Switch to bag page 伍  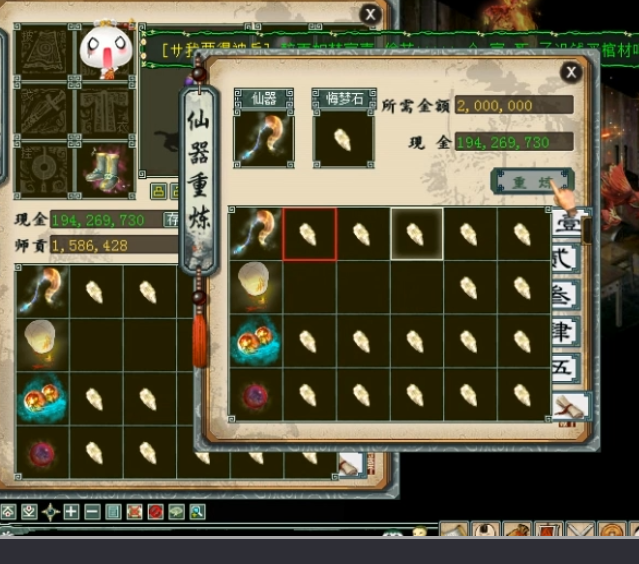[x=564, y=367]
